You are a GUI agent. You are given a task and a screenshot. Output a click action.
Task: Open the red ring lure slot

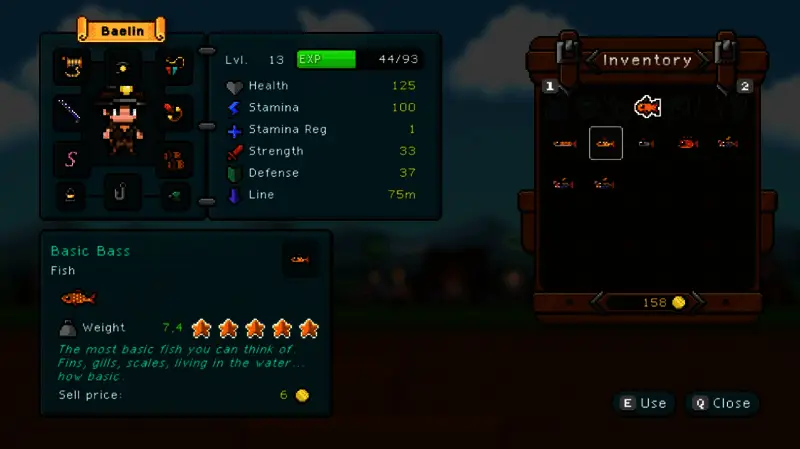177,110
